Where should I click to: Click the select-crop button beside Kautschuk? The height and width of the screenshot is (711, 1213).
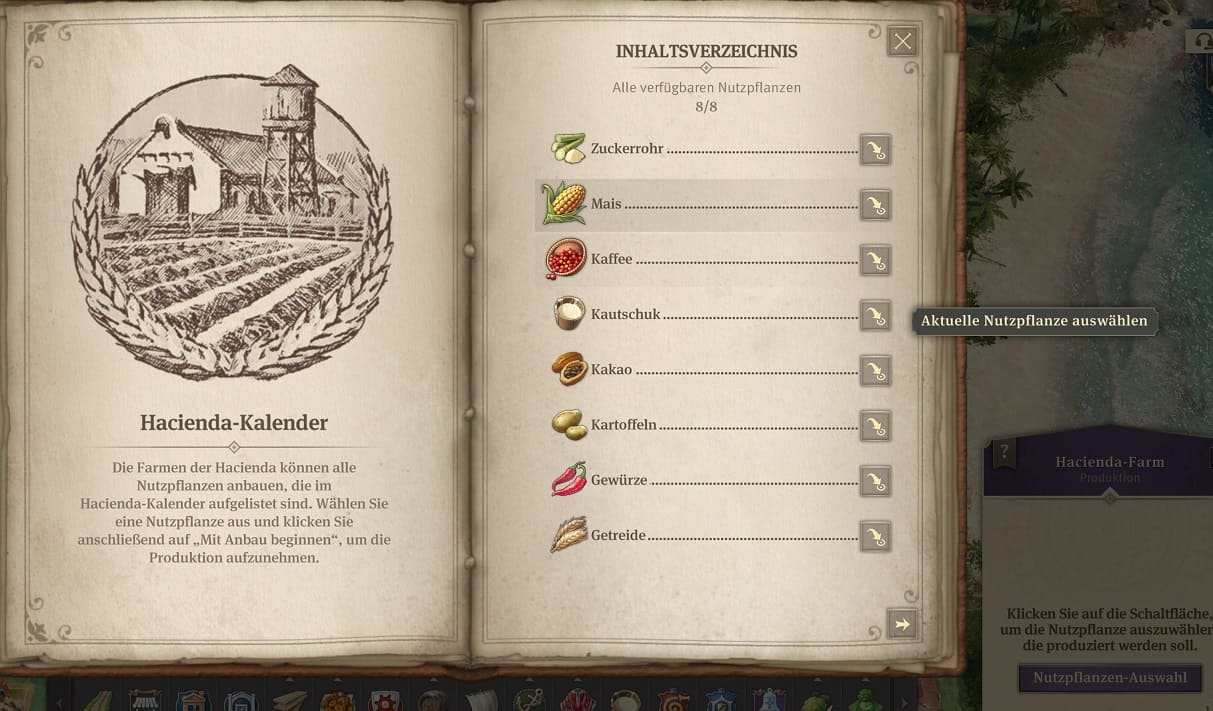click(875, 316)
